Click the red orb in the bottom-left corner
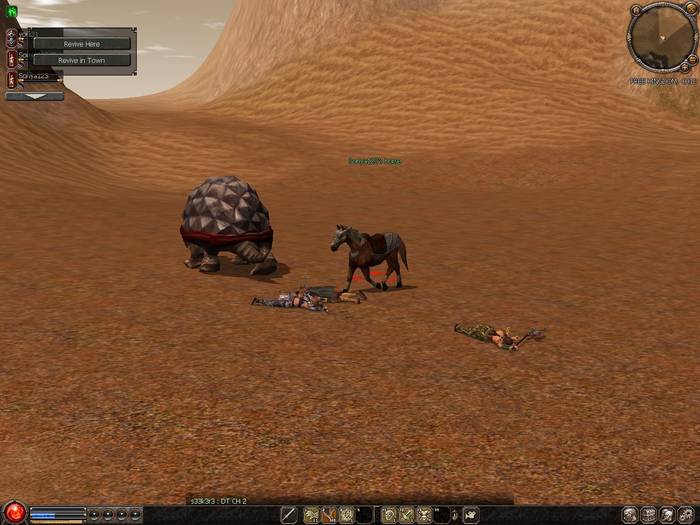 click(x=14, y=513)
